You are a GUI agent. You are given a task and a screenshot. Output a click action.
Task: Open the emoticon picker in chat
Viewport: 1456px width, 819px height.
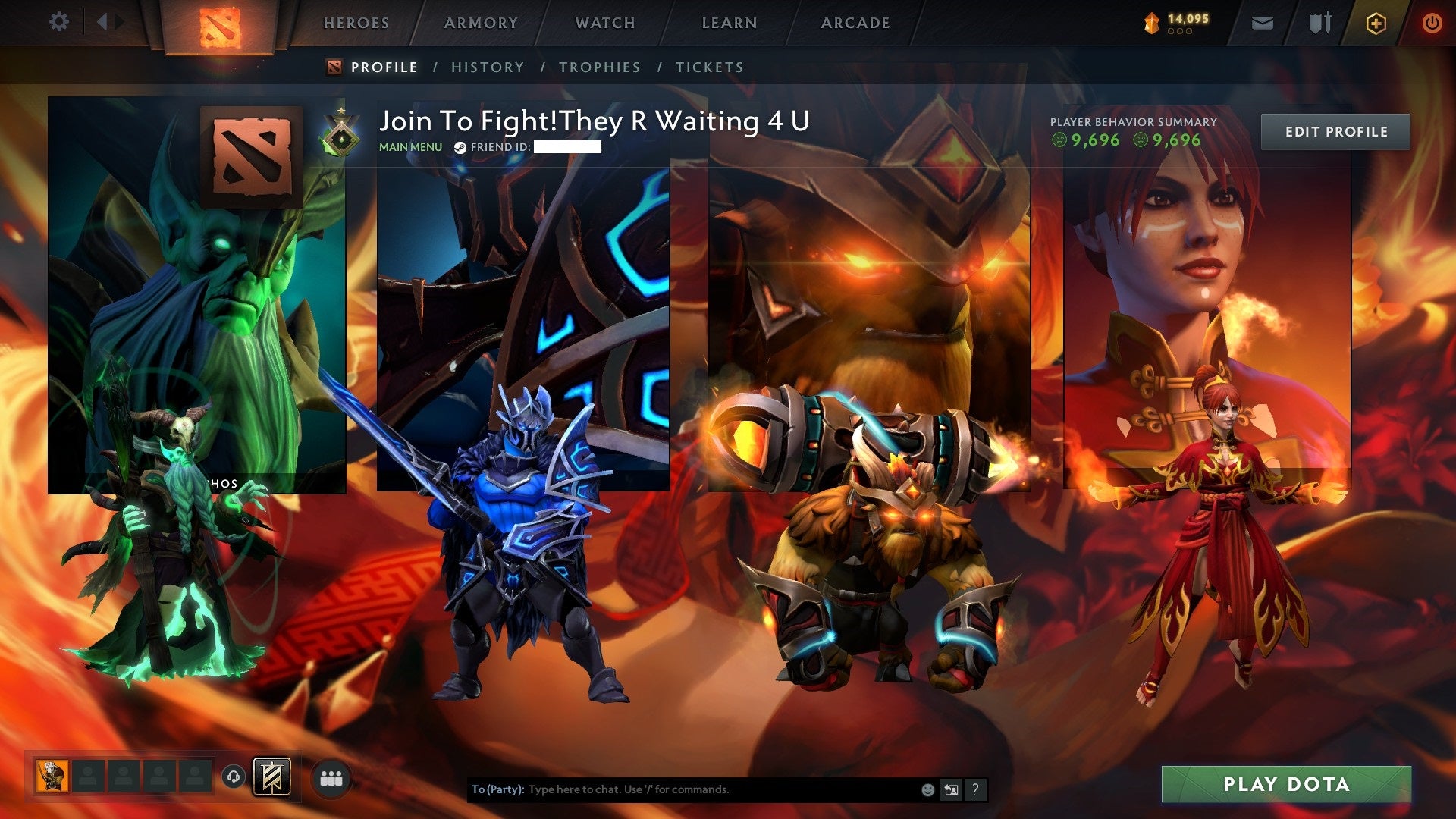927,789
